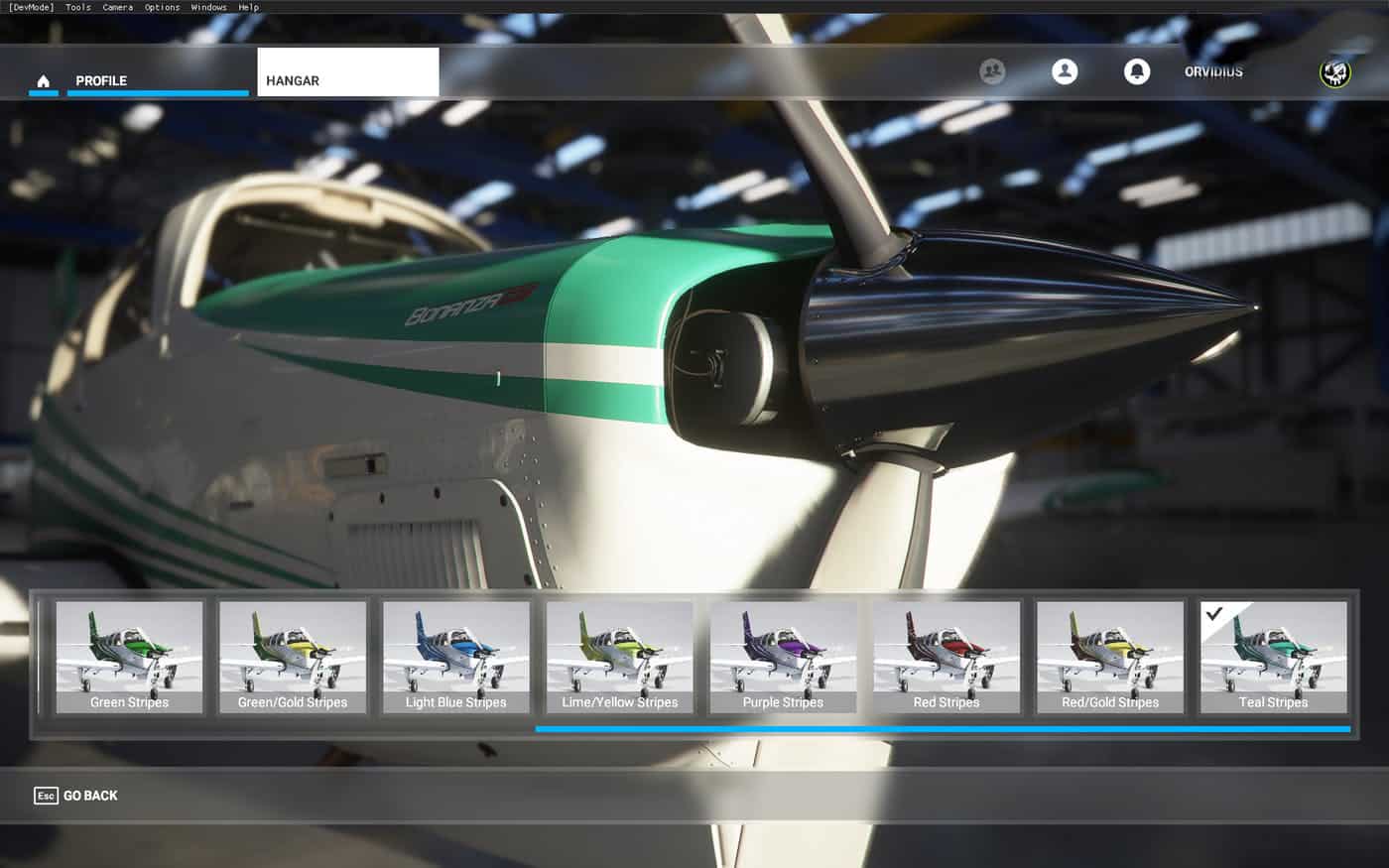The height and width of the screenshot is (868, 1389).
Task: Open the DevMode Camera menu
Action: (x=117, y=7)
